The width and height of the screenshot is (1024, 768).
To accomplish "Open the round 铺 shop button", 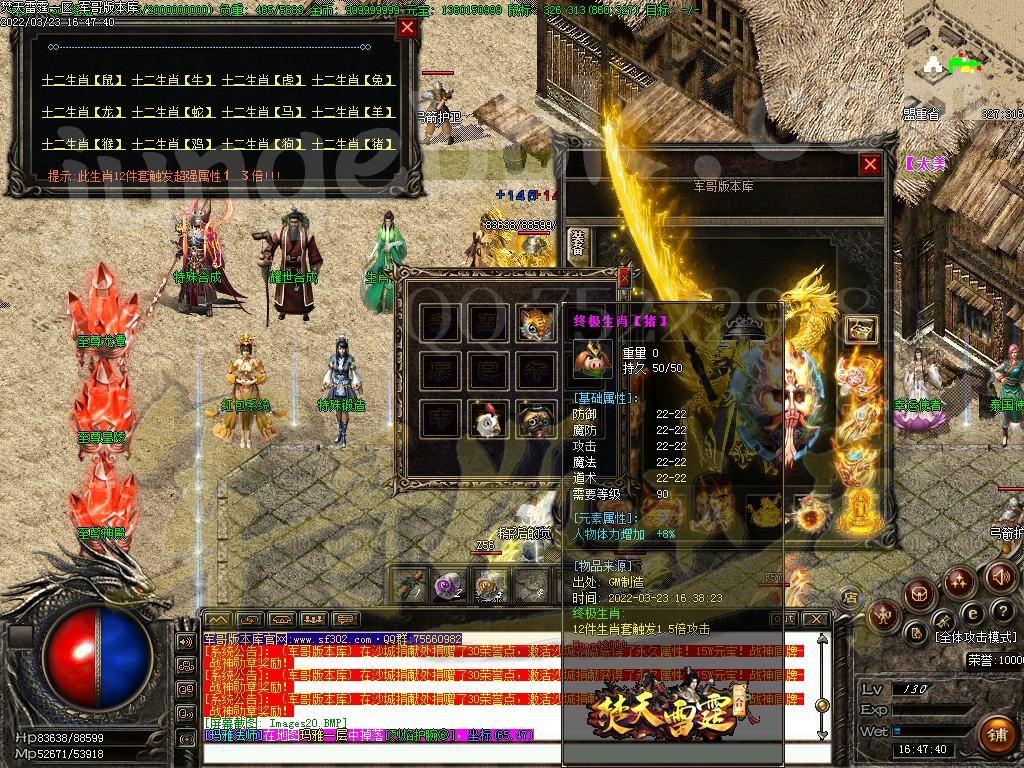I will coord(996,735).
